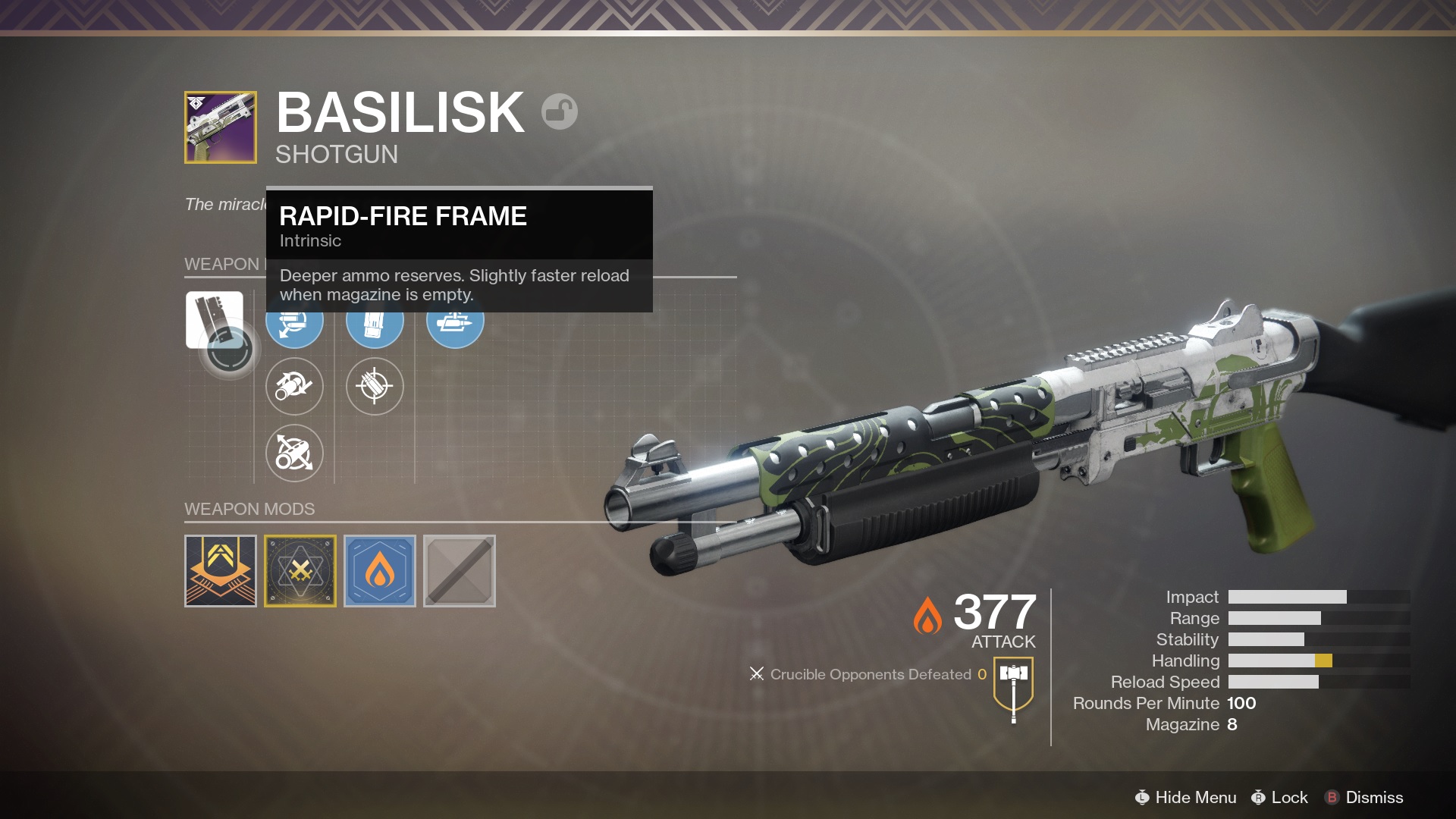1456x819 pixels.
Task: Select the blue magazine perk icon
Action: click(x=375, y=321)
